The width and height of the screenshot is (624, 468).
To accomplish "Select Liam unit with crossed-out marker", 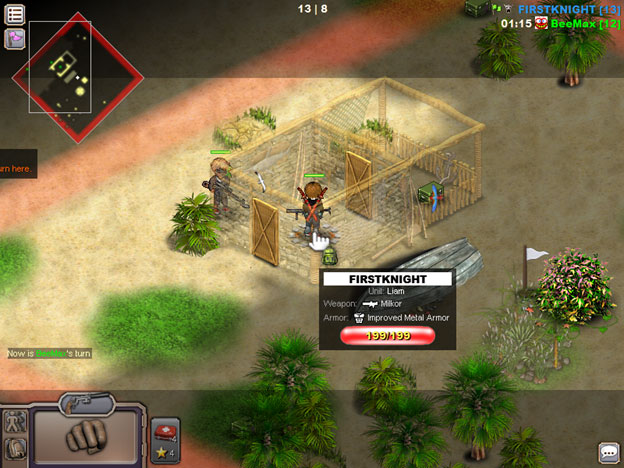I will click(x=313, y=211).
